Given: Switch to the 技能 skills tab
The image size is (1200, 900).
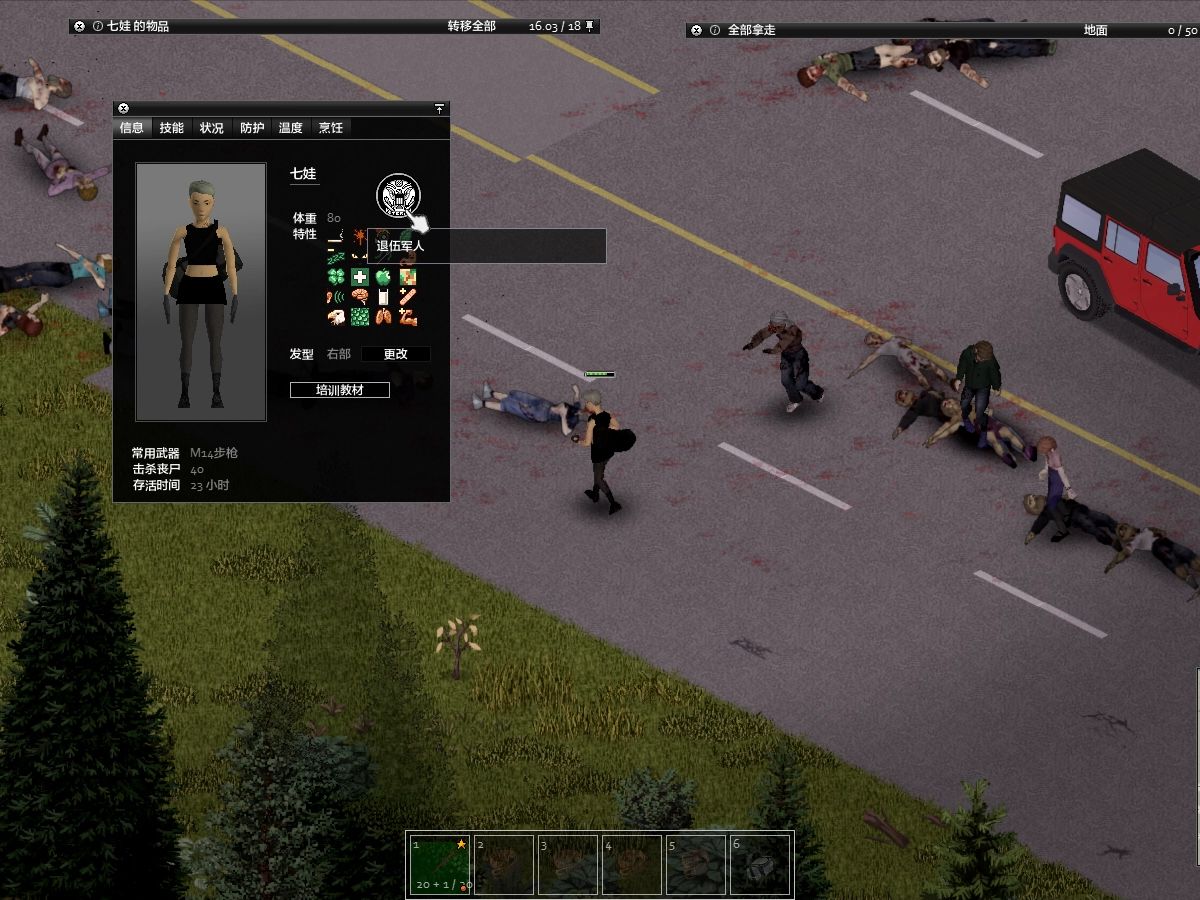Looking at the screenshot, I should pyautogui.click(x=172, y=128).
